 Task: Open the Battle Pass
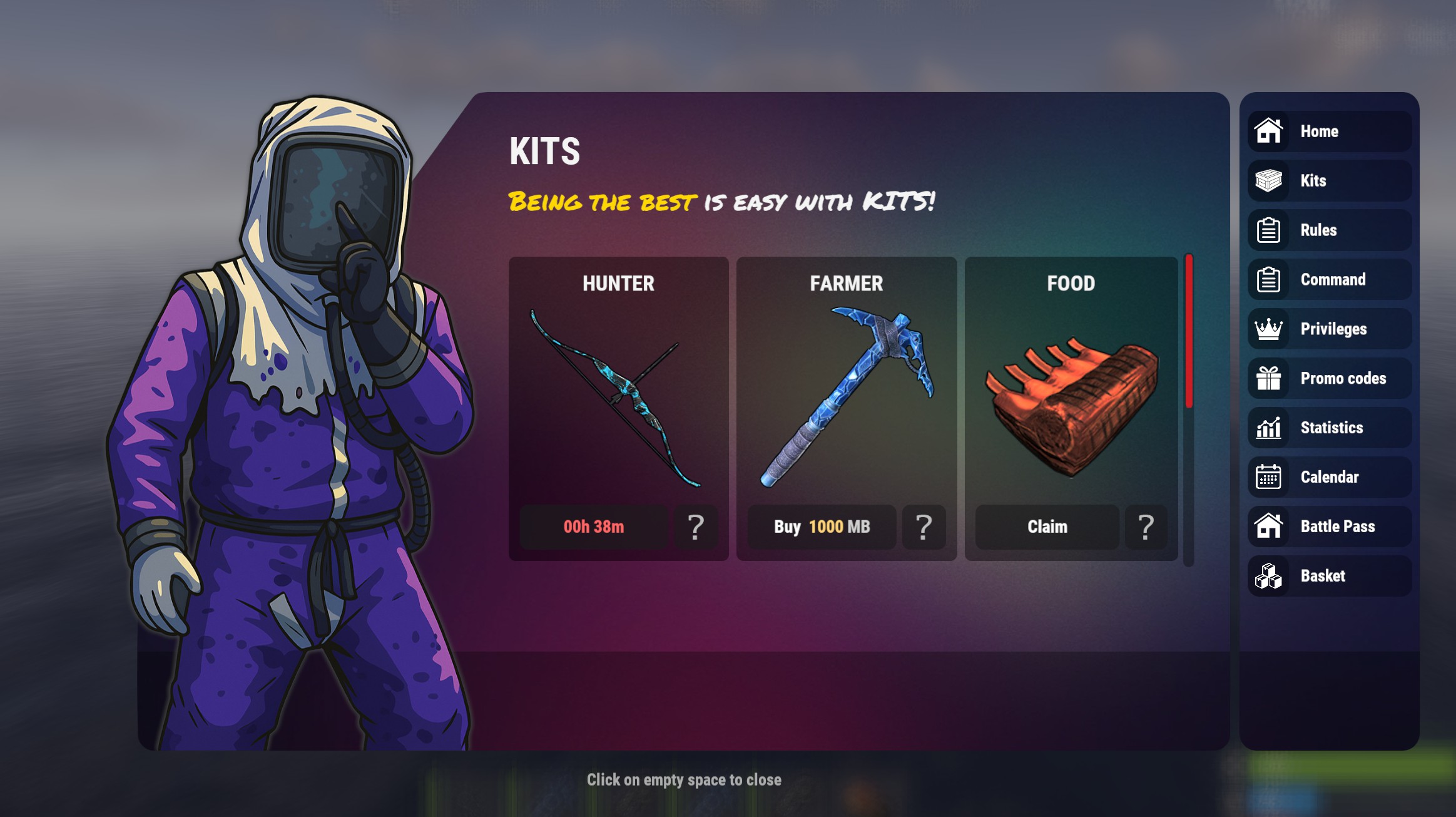point(1329,527)
